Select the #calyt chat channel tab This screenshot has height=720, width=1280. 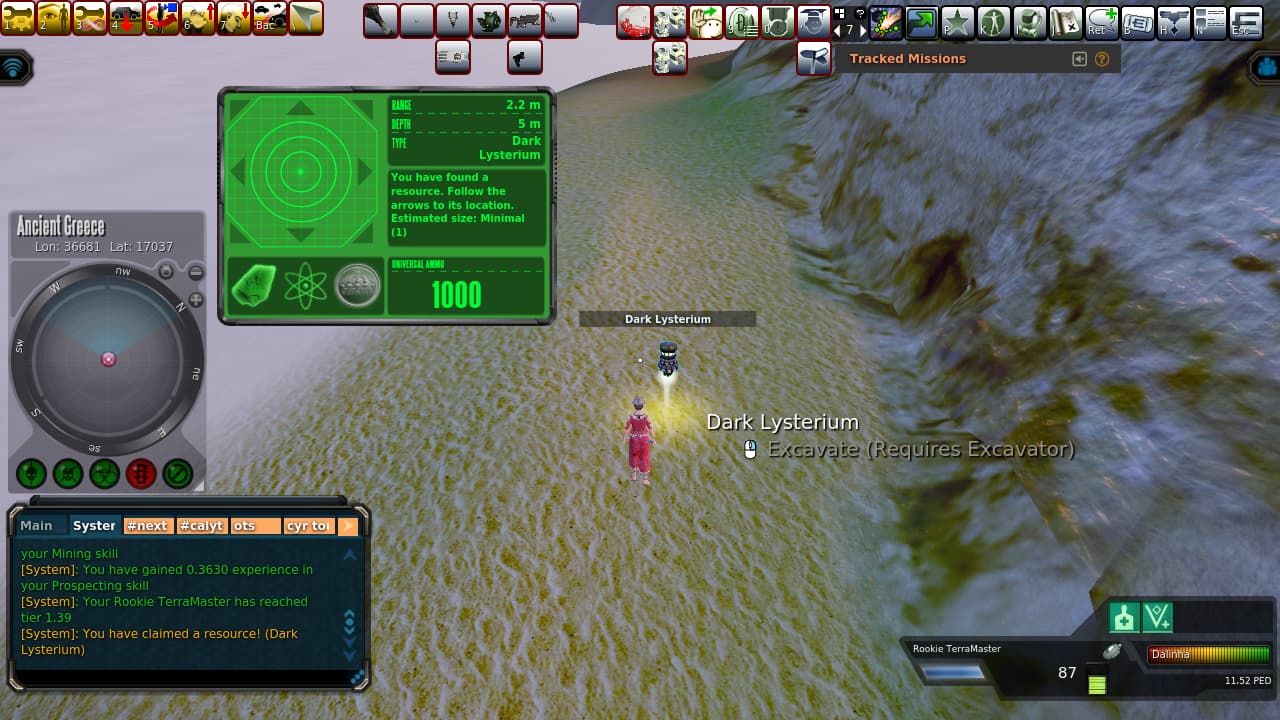click(201, 526)
